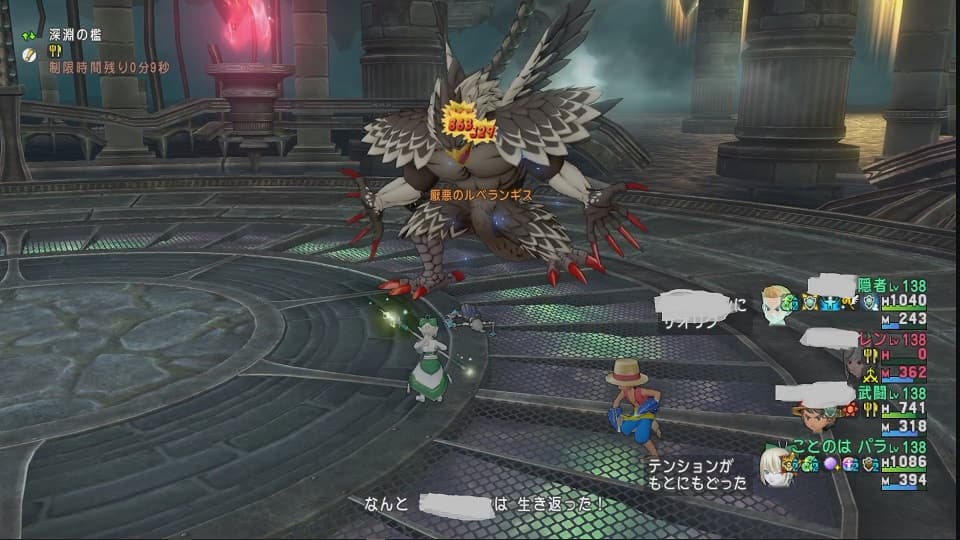Click the round white feather icon
This screenshot has width=960, height=540.
coord(30,53)
